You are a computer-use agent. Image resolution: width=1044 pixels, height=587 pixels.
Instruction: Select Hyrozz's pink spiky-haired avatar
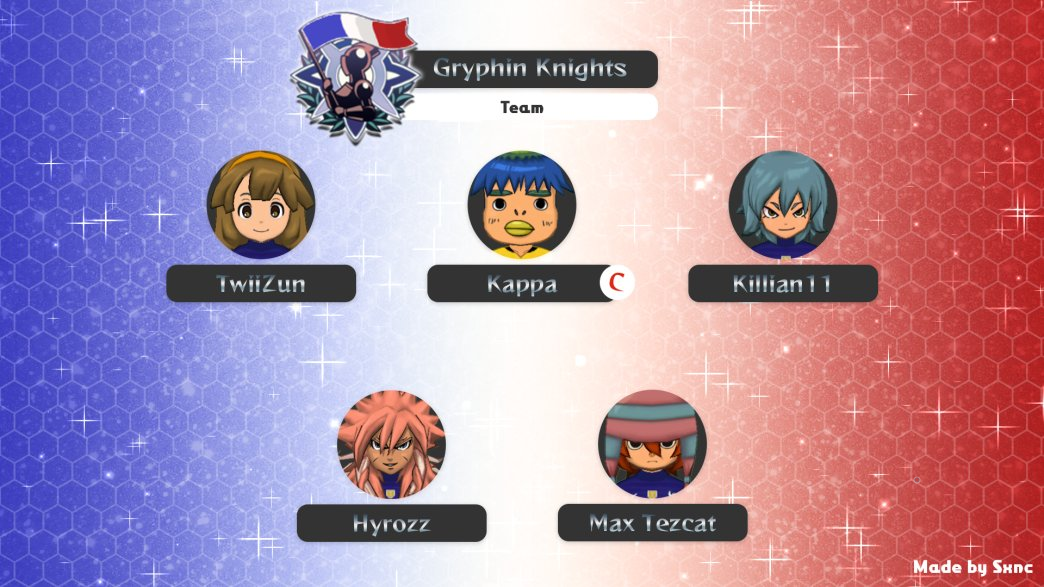[391, 444]
